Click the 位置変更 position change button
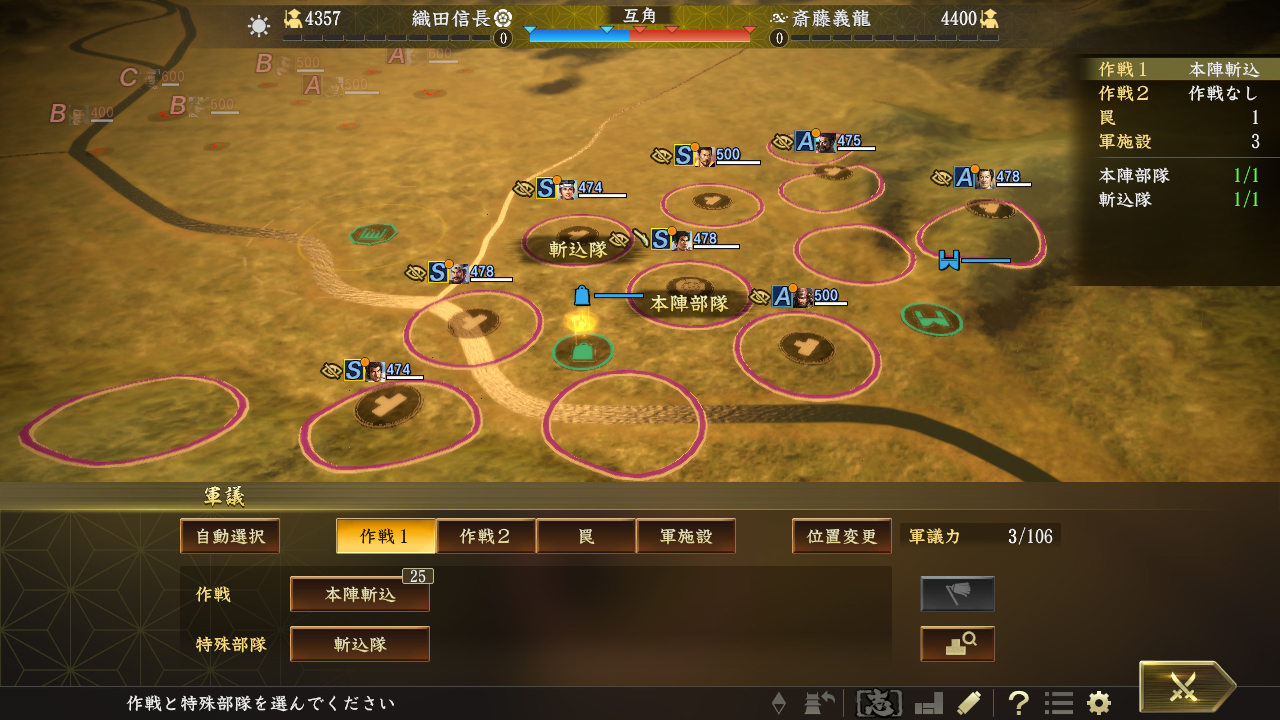Image resolution: width=1280 pixels, height=720 pixels. 841,536
